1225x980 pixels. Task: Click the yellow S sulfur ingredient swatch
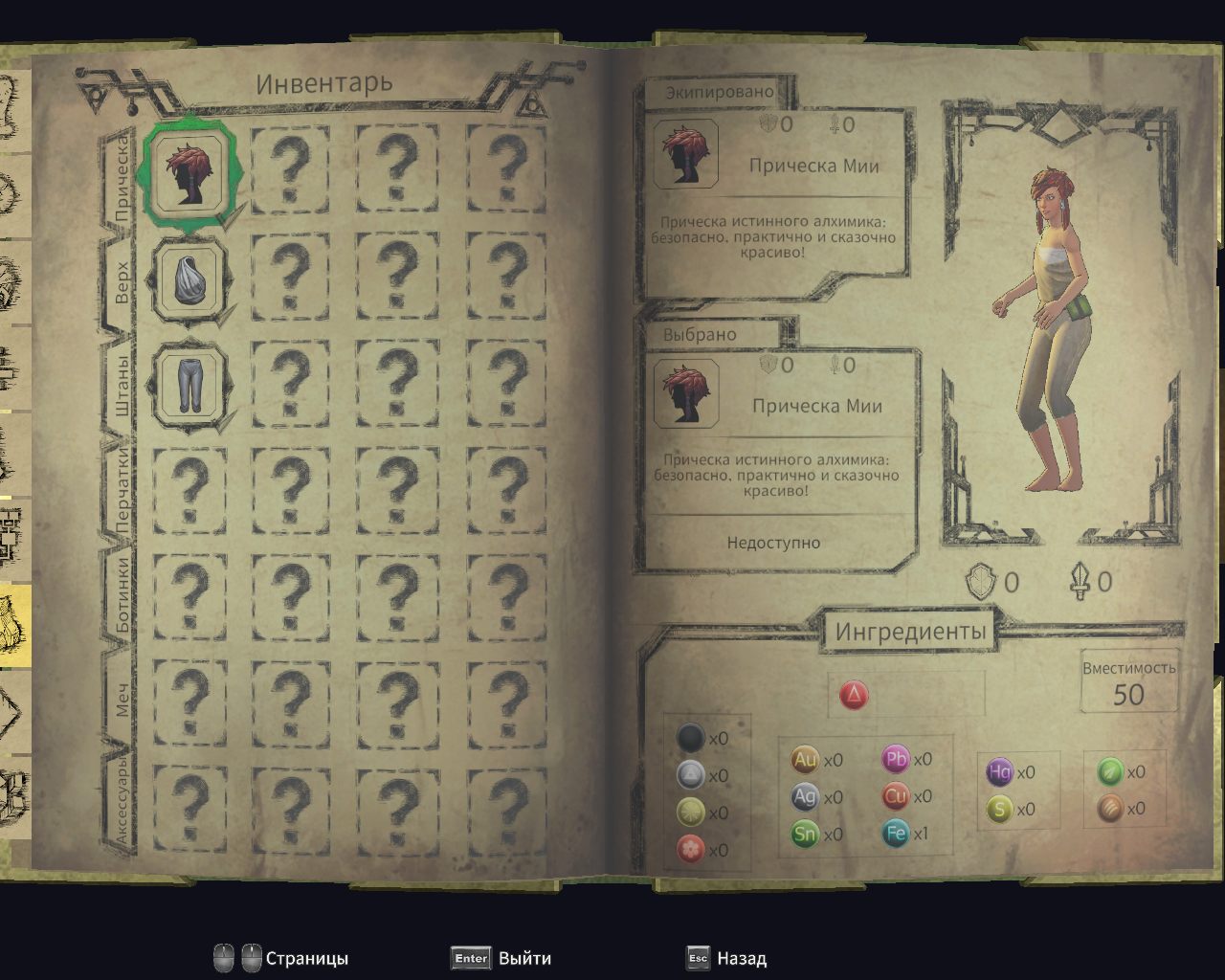coord(1001,809)
